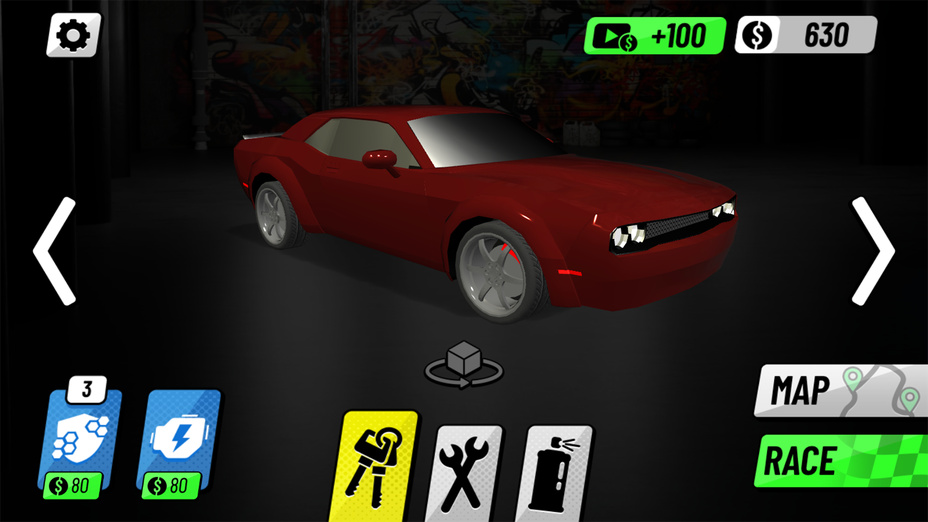
Task: Toggle the 3D rotate view icon
Action: [463, 364]
